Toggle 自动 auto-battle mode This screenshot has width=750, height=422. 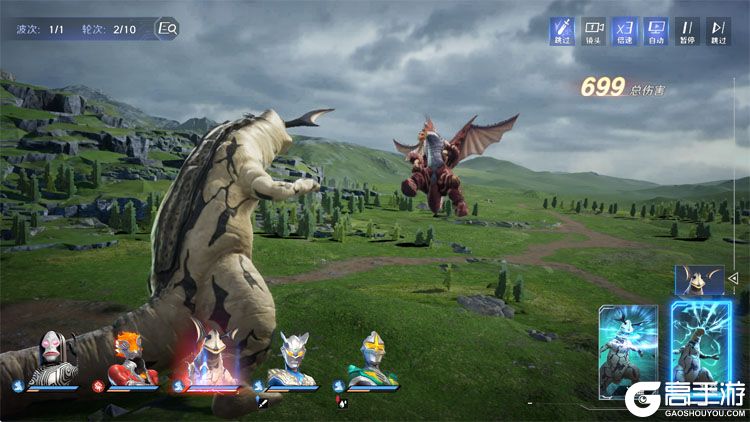click(x=656, y=31)
